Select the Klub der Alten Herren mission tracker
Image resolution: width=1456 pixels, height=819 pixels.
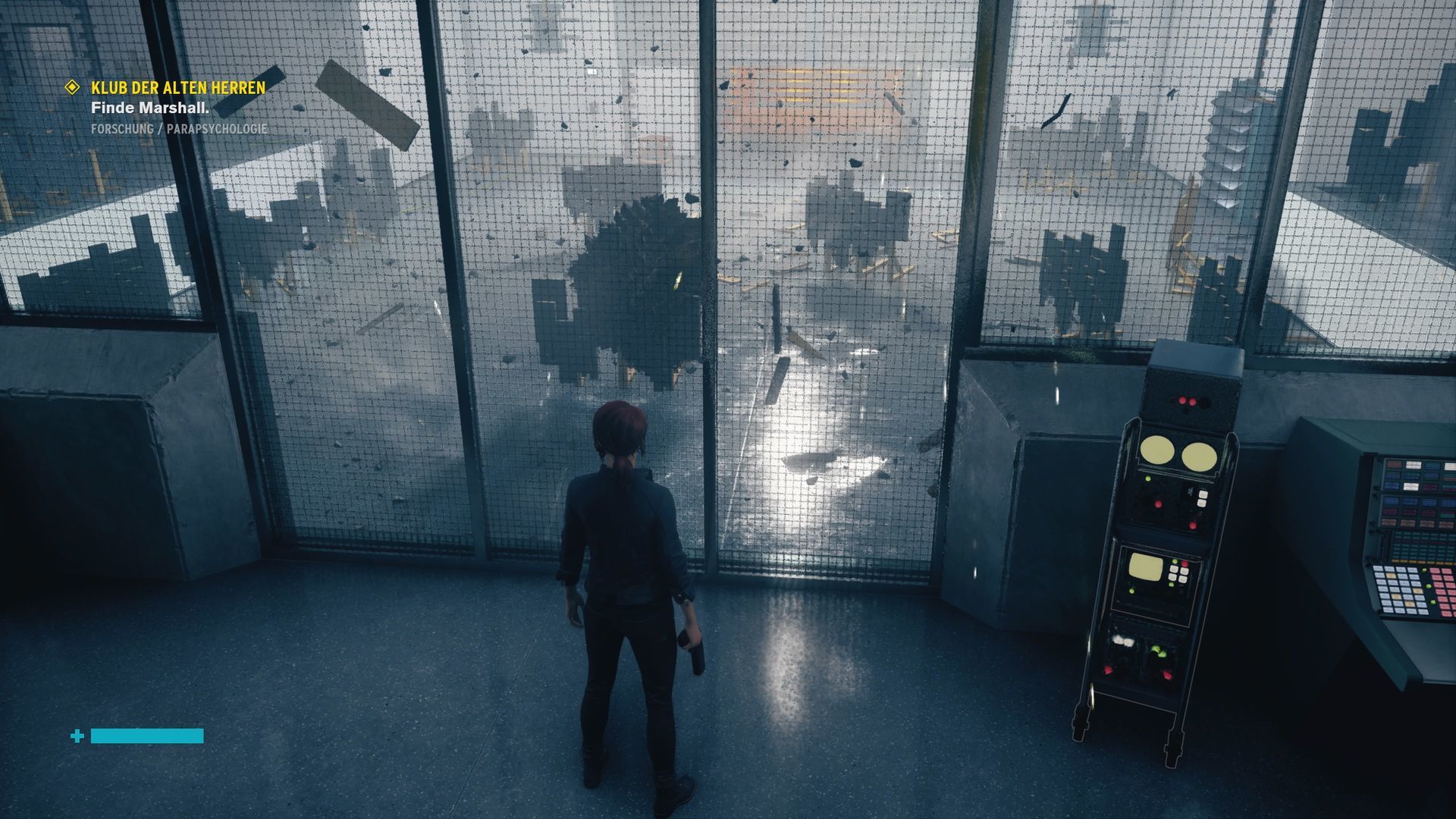tap(178, 88)
